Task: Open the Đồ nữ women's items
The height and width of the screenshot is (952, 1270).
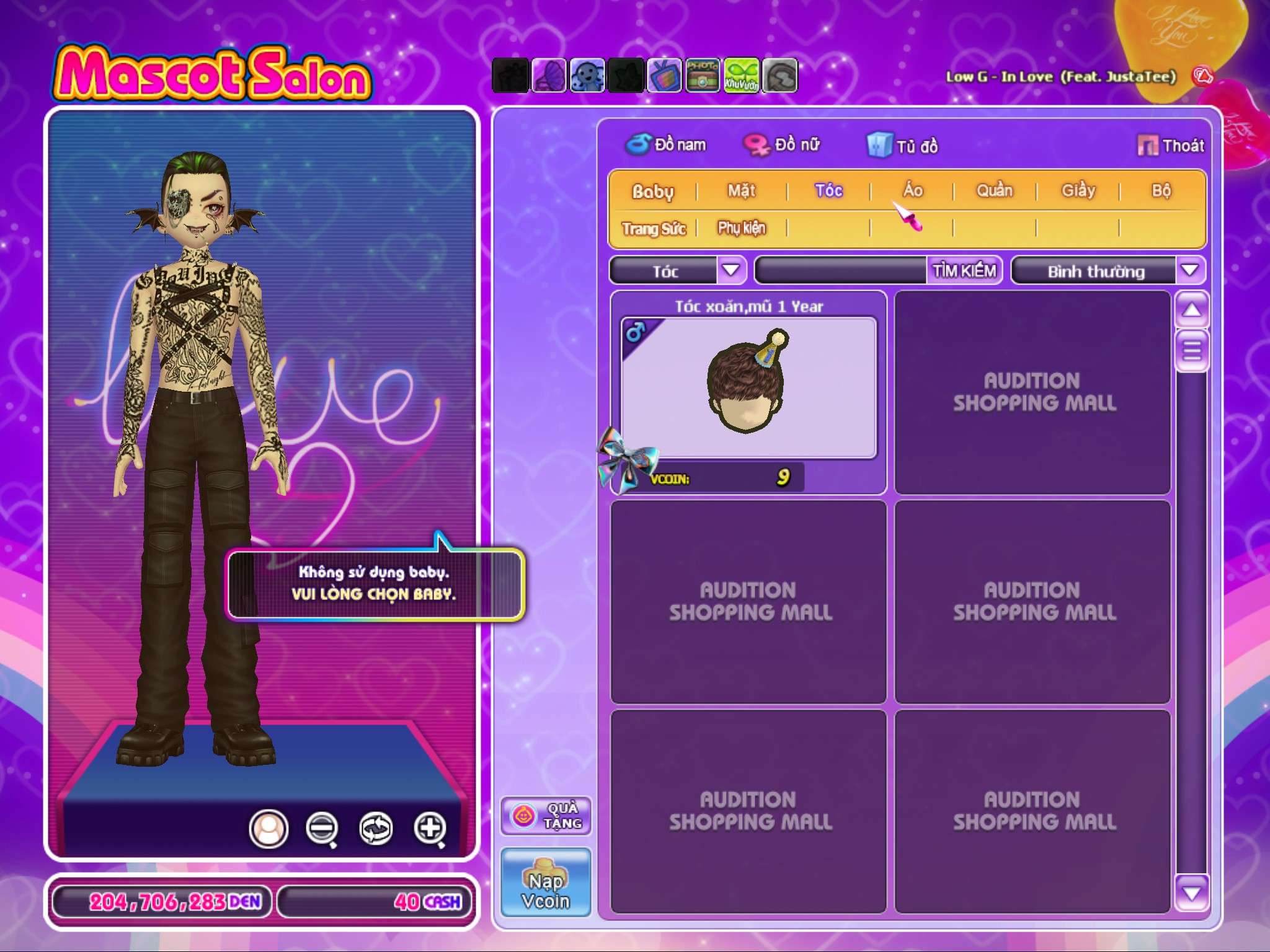Action: tap(783, 145)
